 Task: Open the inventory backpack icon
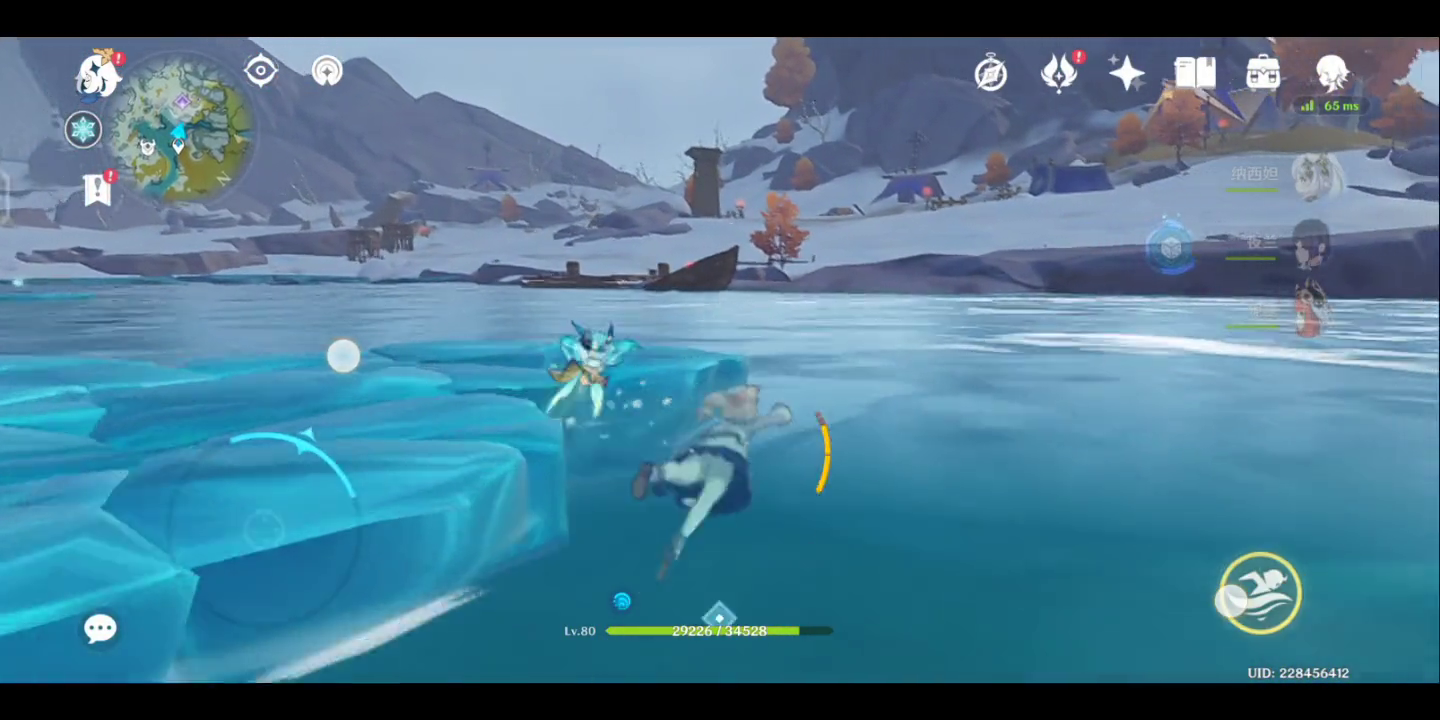point(1263,73)
